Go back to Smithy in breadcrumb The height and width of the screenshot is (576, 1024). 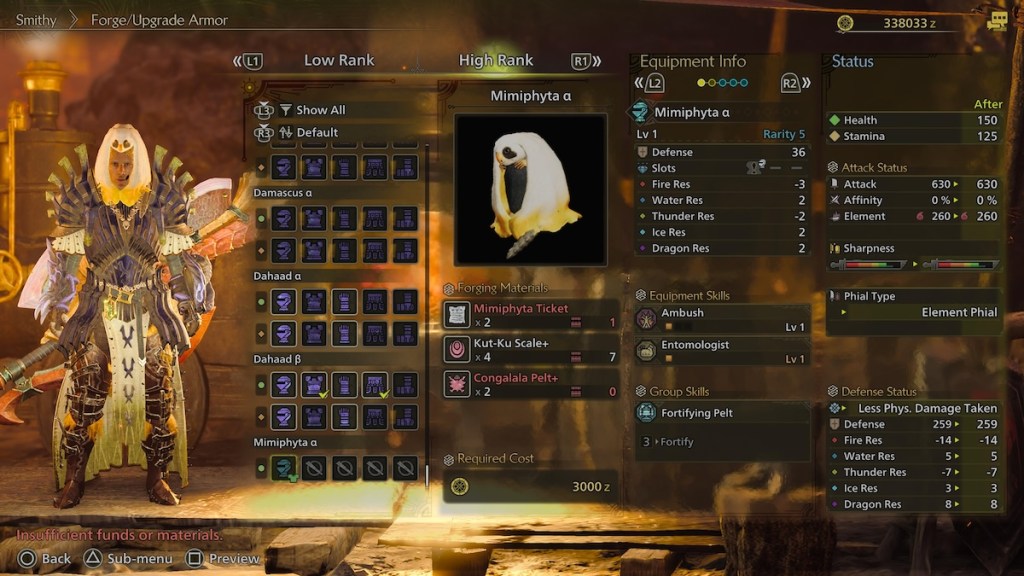[36, 20]
